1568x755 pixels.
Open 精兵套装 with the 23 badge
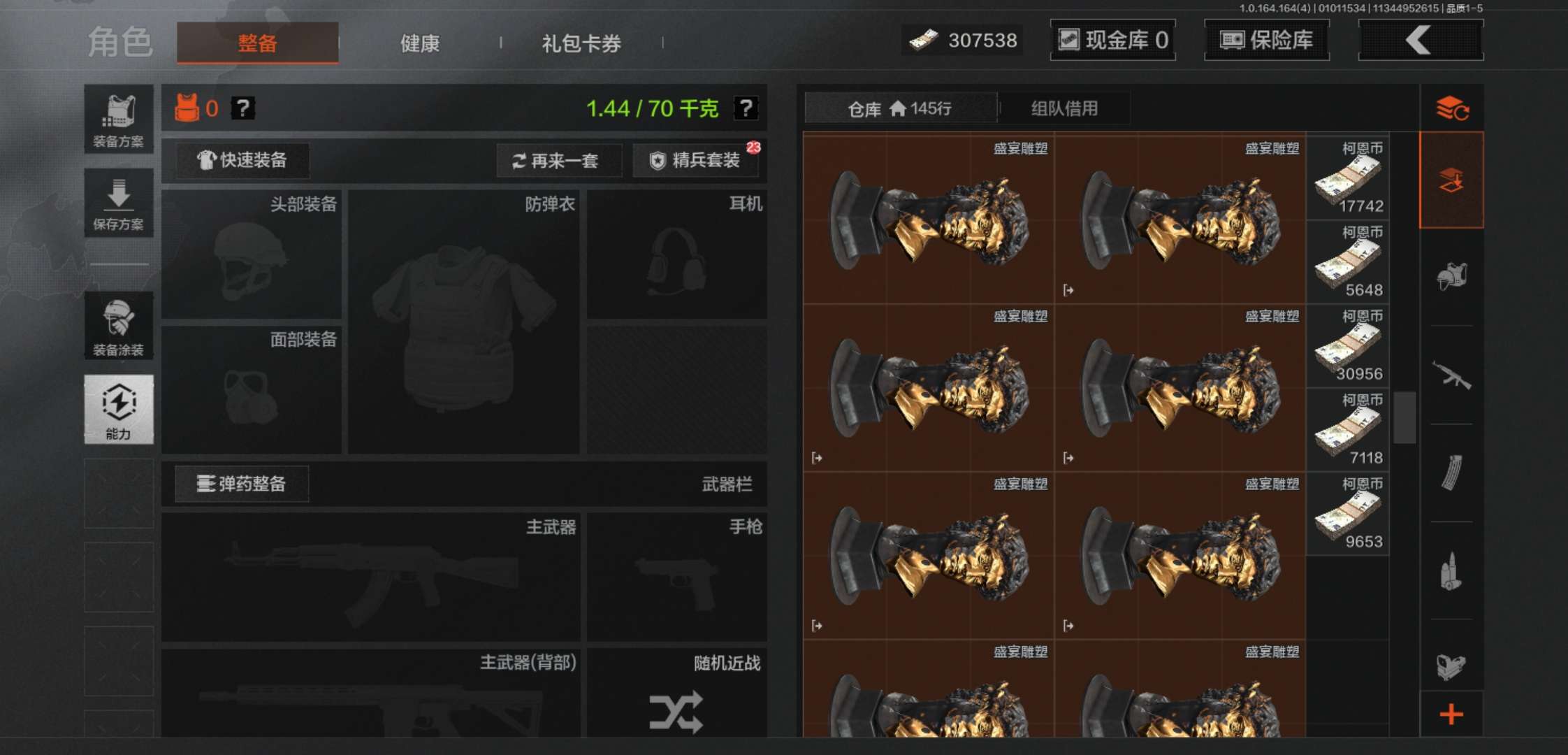point(695,160)
